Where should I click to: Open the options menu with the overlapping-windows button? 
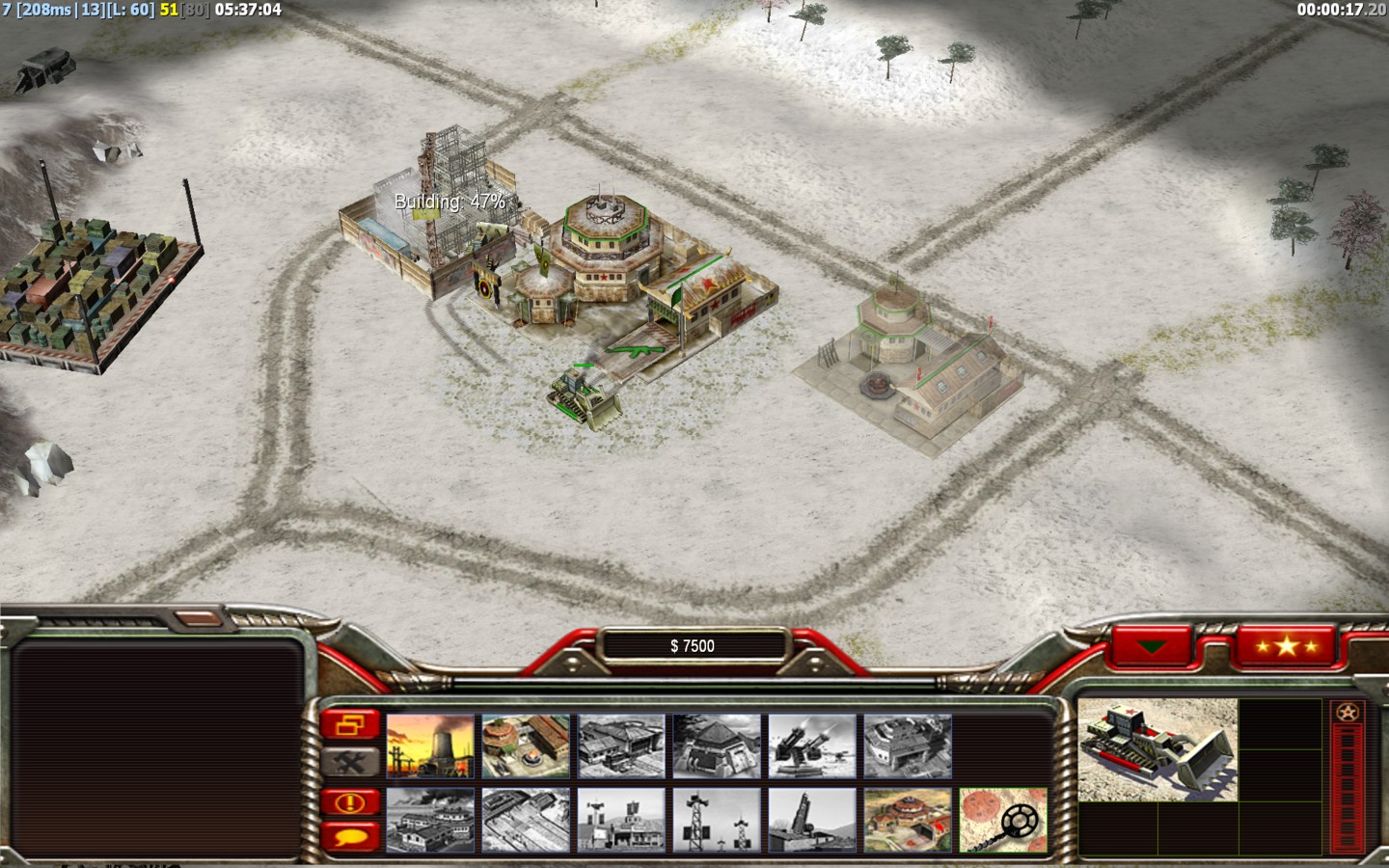(350, 724)
